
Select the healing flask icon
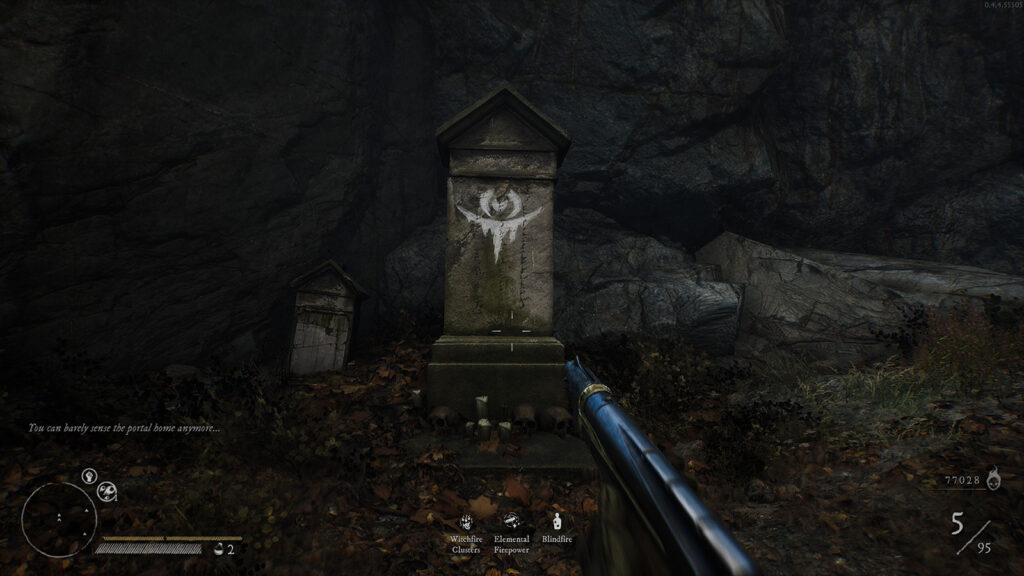click(219, 549)
